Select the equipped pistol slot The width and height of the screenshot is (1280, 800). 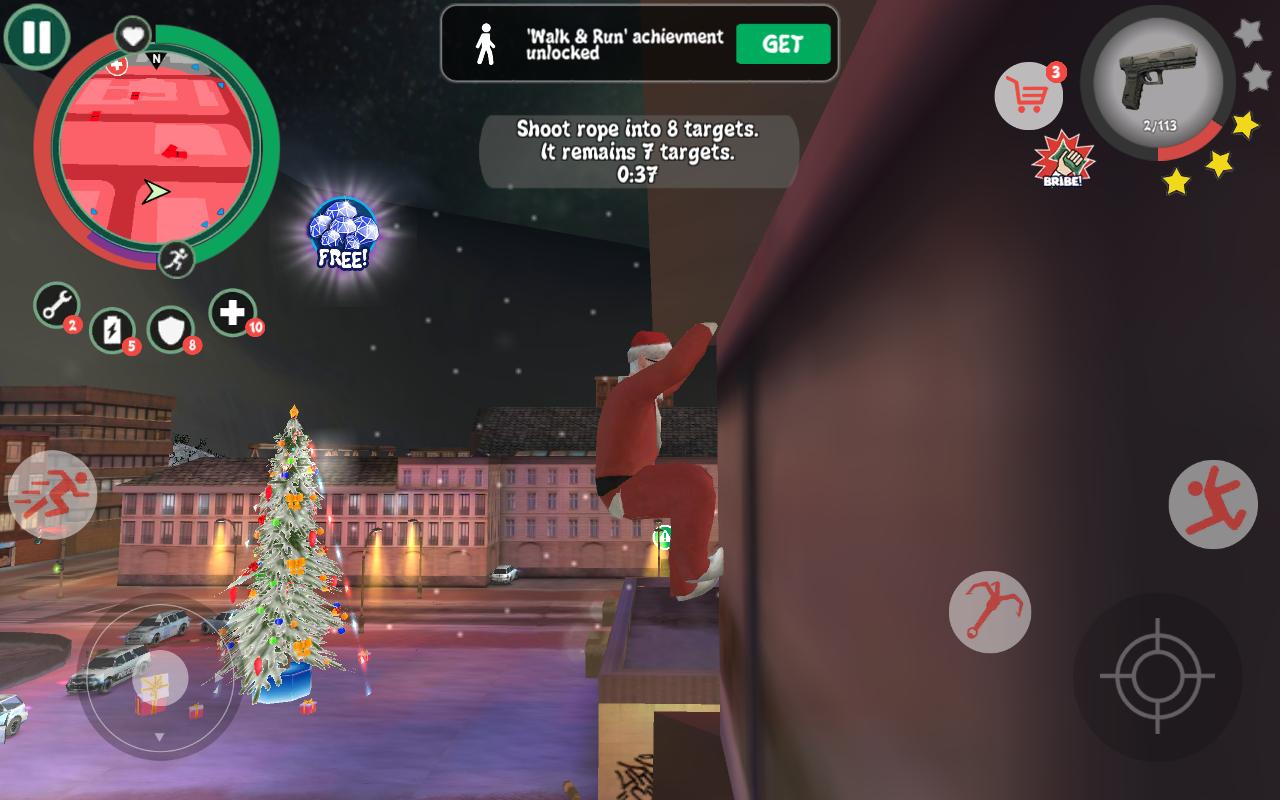(1160, 85)
